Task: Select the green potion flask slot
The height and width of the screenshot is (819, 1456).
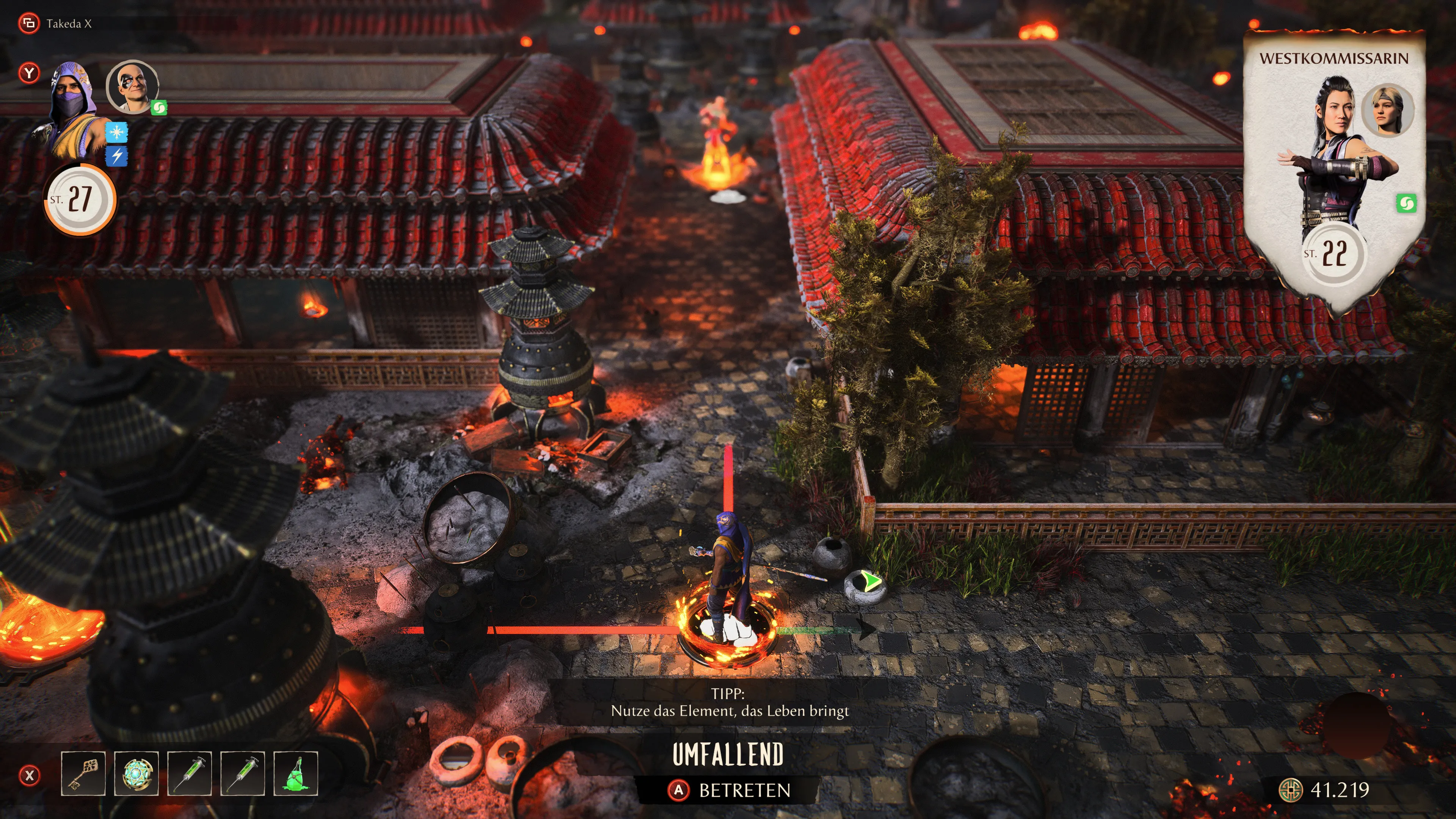Action: pos(296,774)
